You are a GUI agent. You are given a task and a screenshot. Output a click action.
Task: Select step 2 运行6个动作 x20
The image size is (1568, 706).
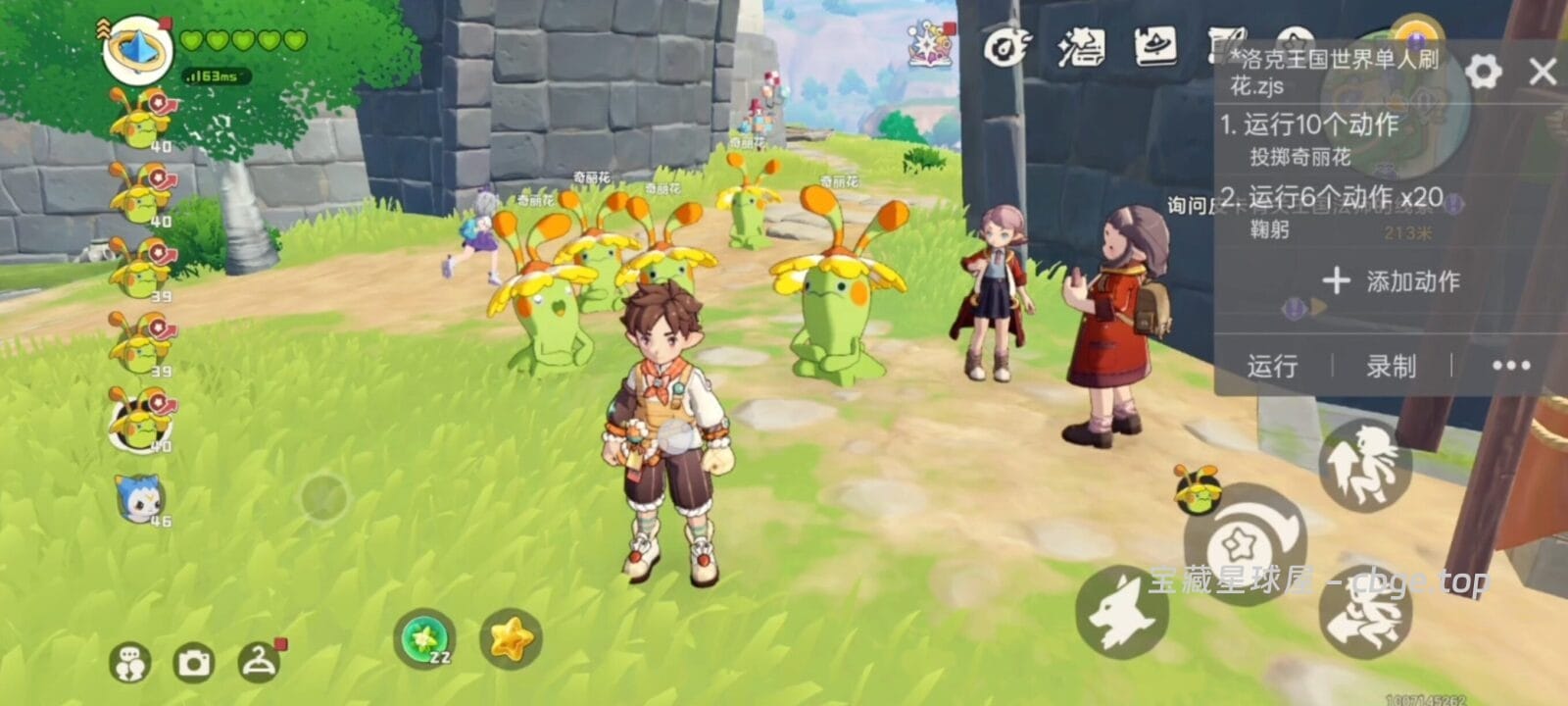(x=1331, y=198)
